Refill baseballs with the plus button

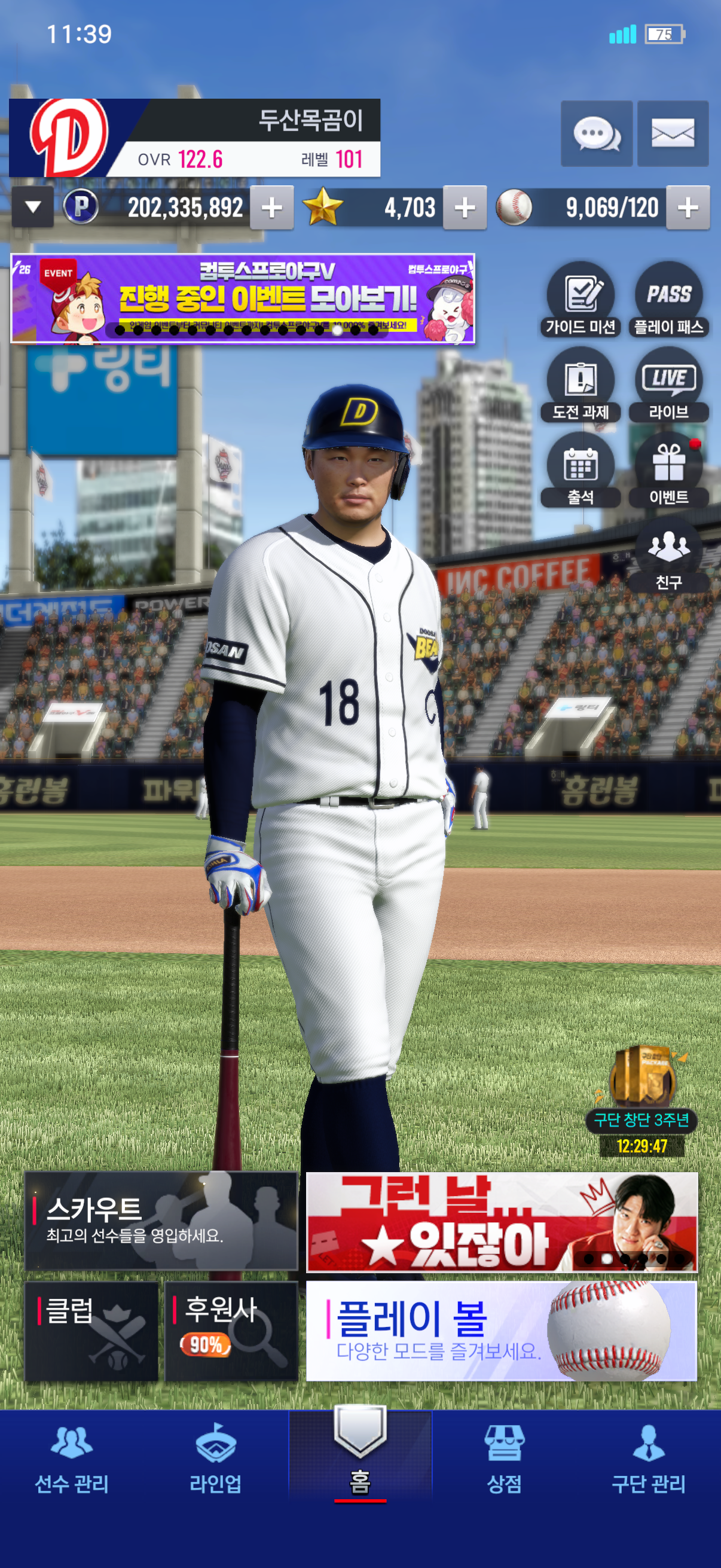point(688,208)
